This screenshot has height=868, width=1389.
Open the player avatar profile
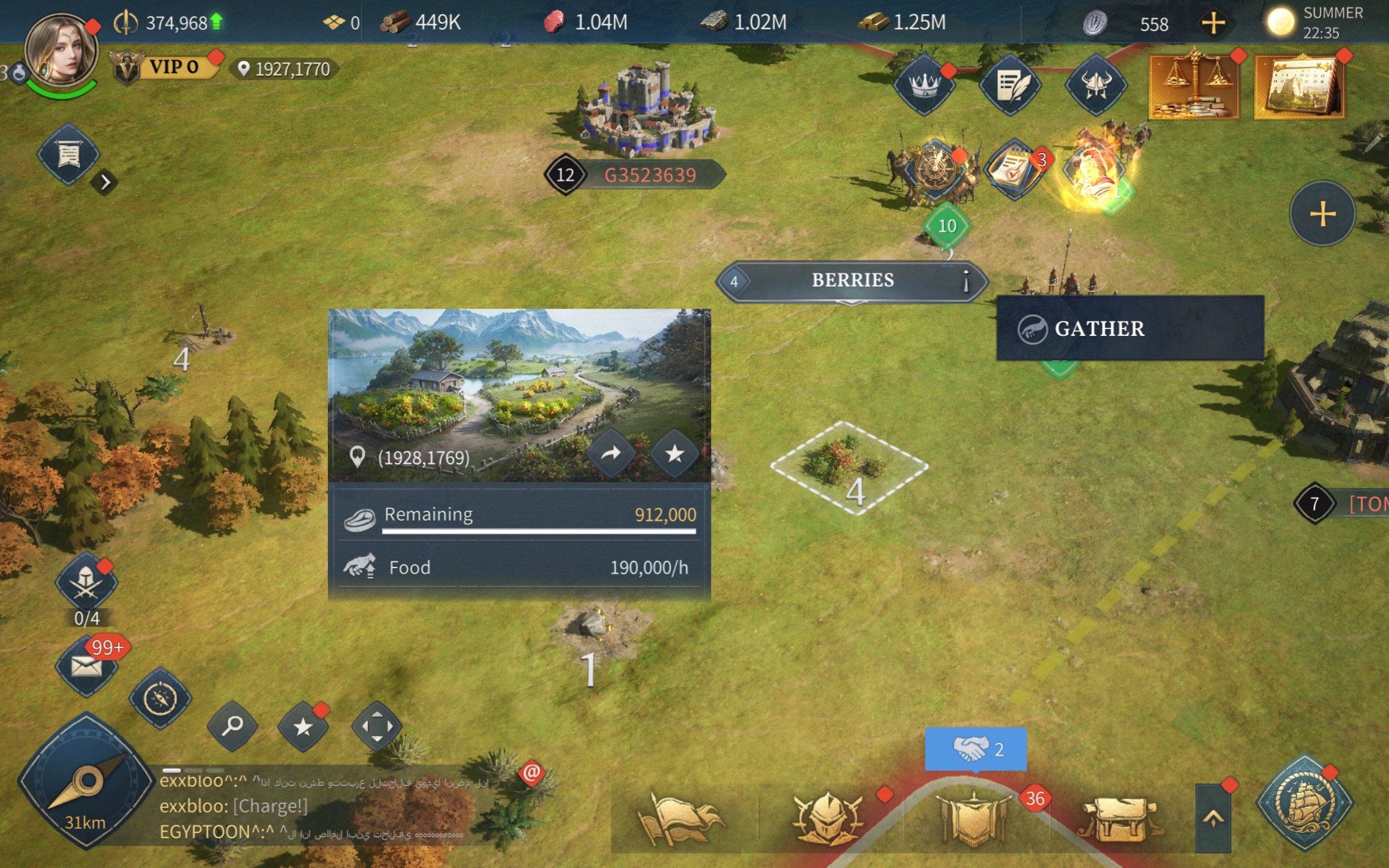coord(61,52)
